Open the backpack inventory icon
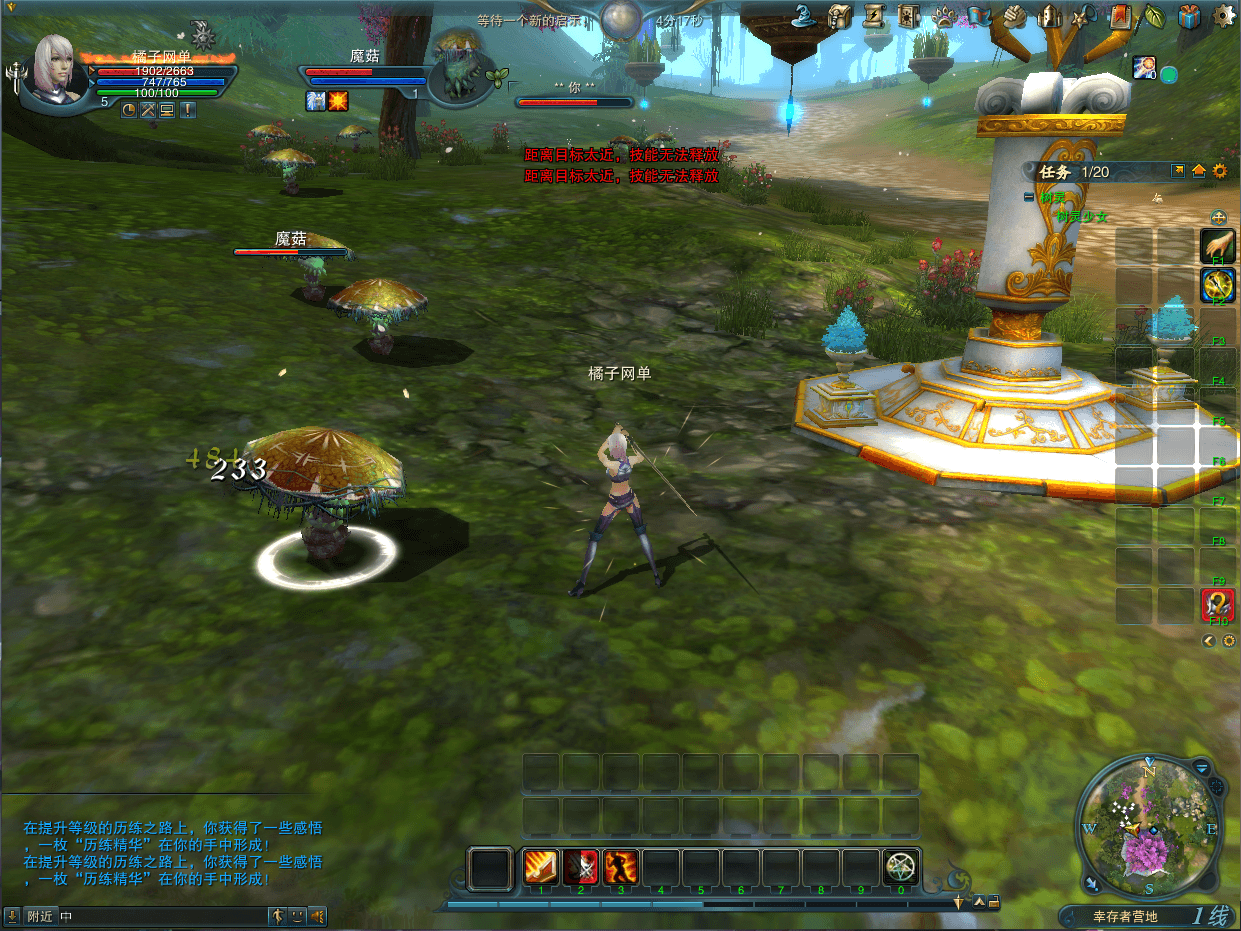The height and width of the screenshot is (931, 1241). pos(840,15)
